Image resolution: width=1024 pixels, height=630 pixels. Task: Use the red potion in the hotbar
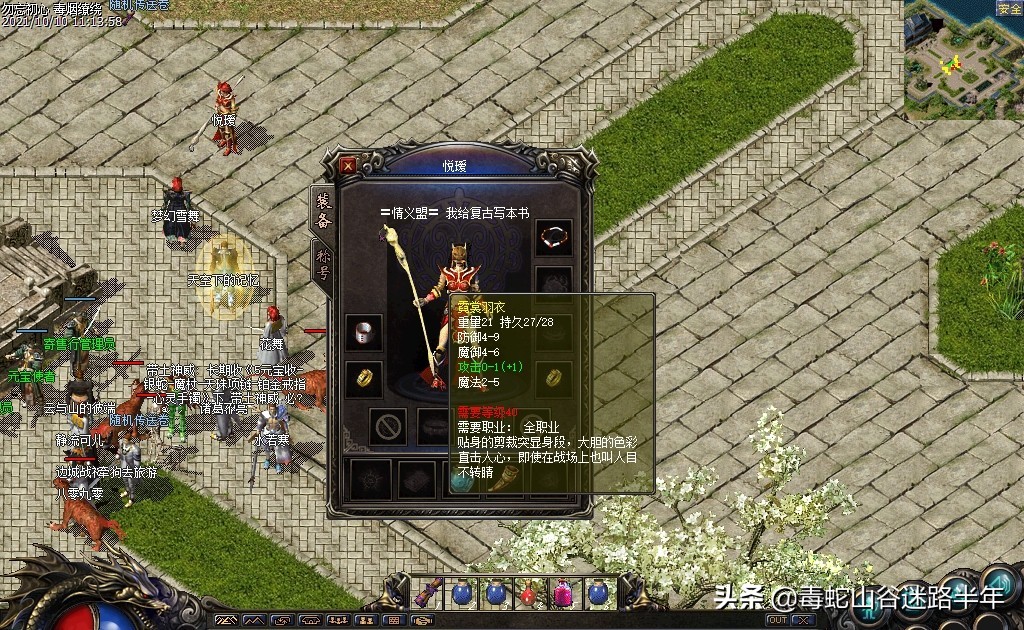point(529,592)
